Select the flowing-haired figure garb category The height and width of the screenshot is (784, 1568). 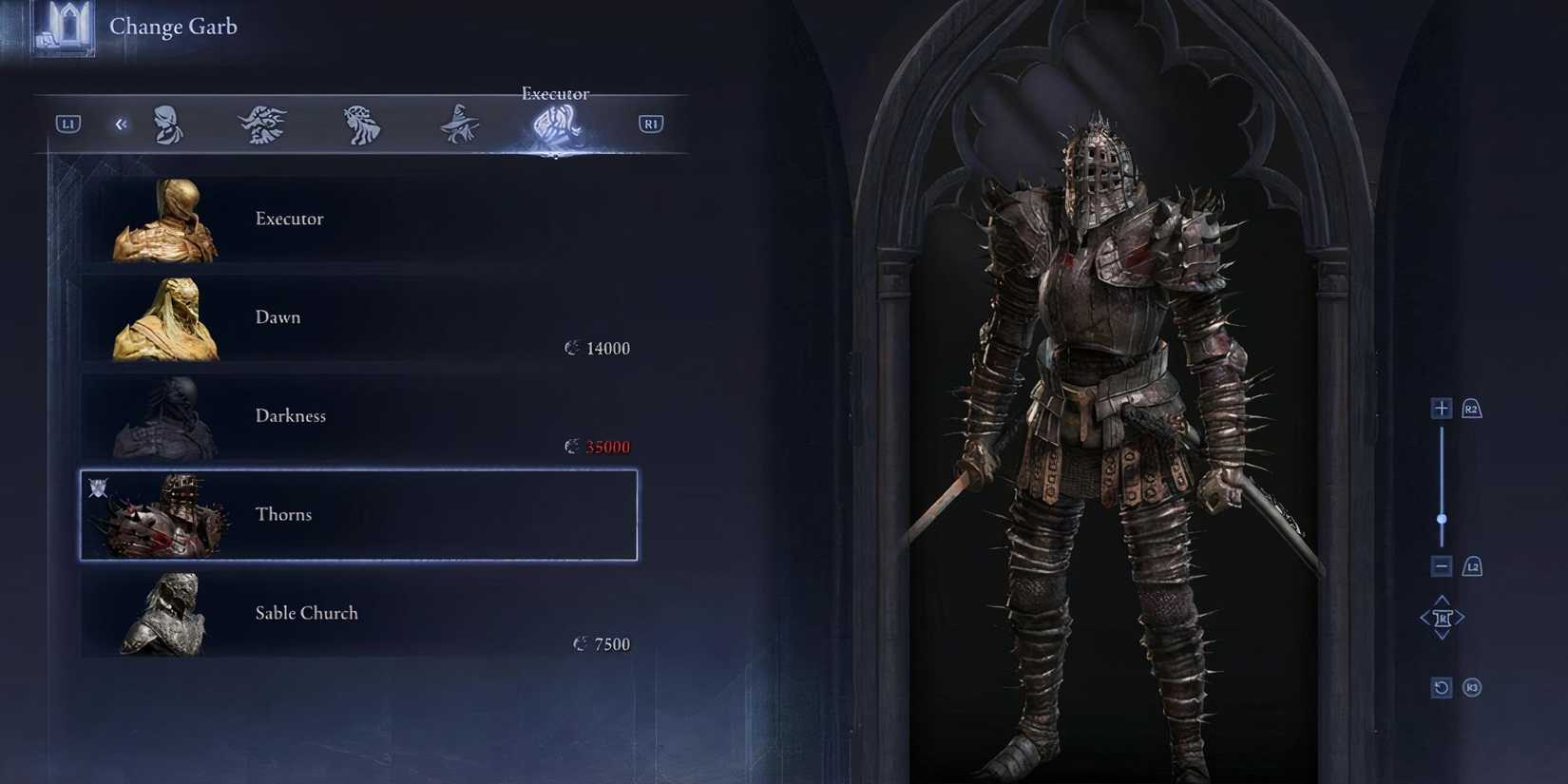coord(360,122)
